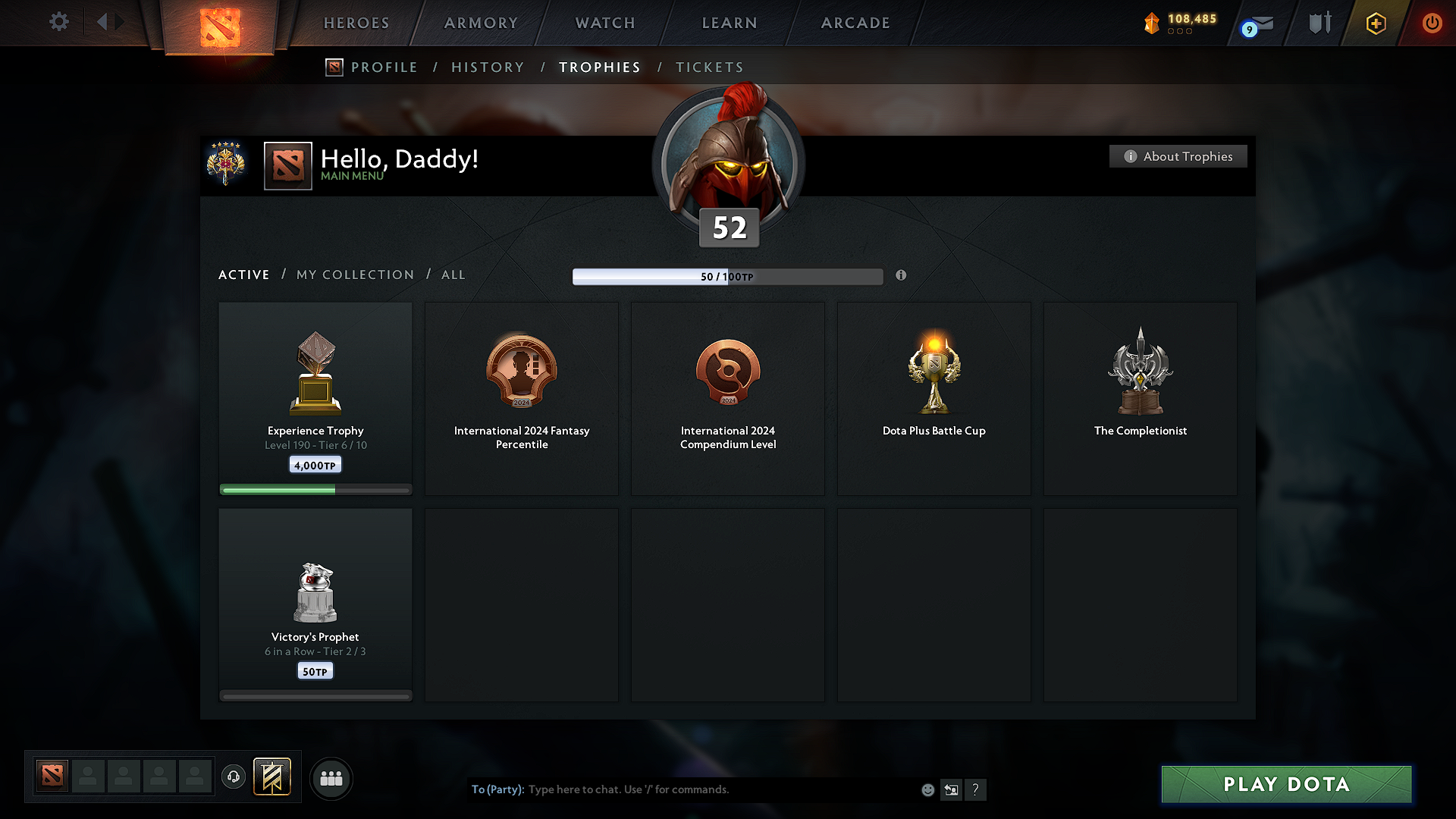Click the About Trophies button
Screen dimensions: 1456x819
click(1178, 156)
